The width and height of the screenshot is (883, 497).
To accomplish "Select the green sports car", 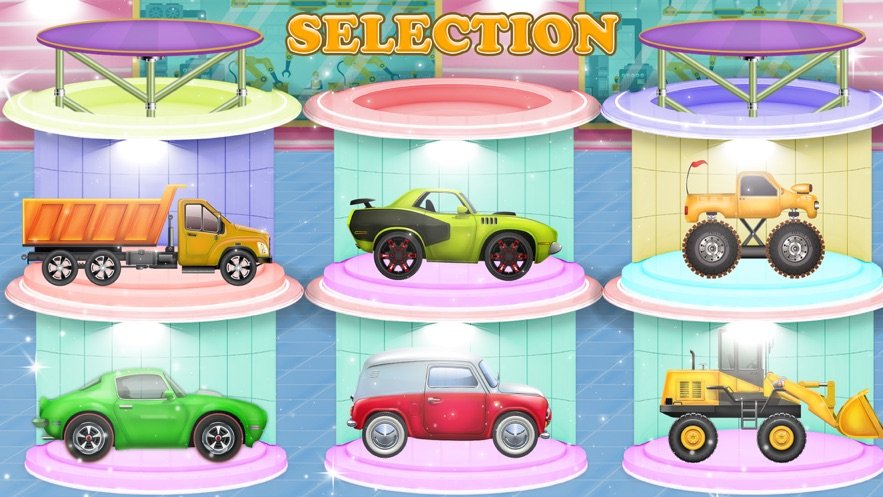I will [x=150, y=410].
